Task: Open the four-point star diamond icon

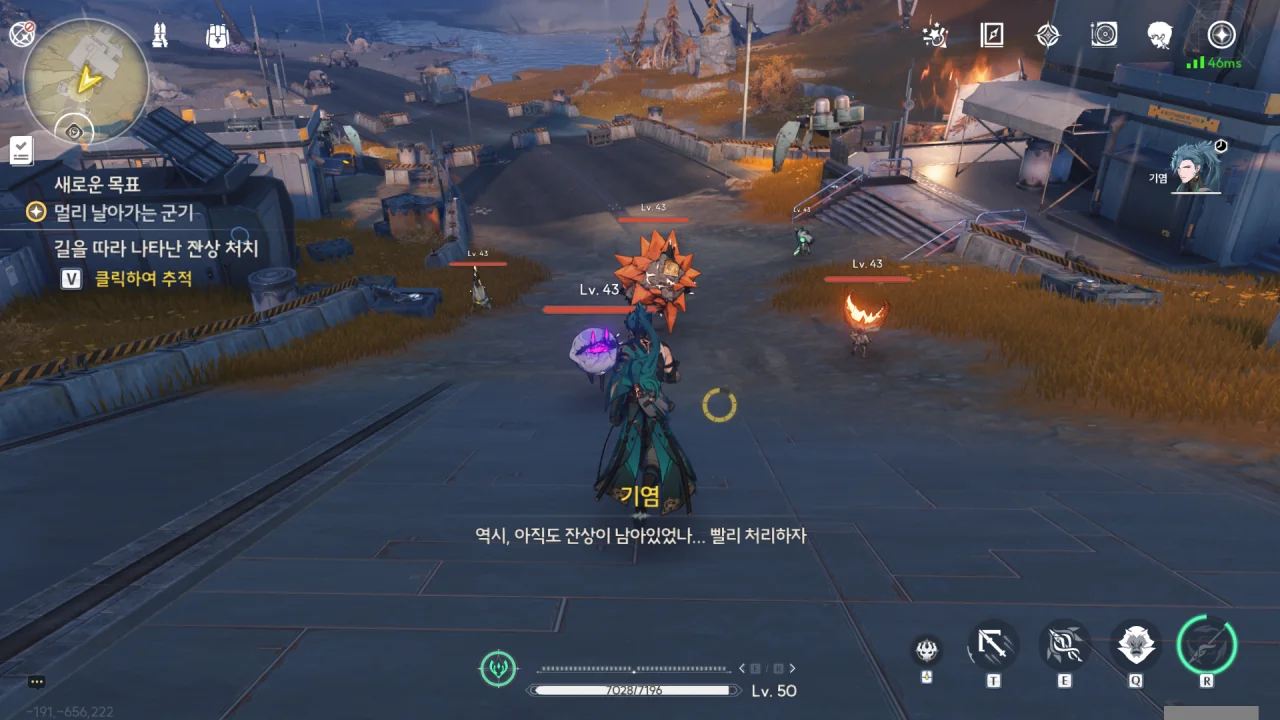Action: [1047, 36]
